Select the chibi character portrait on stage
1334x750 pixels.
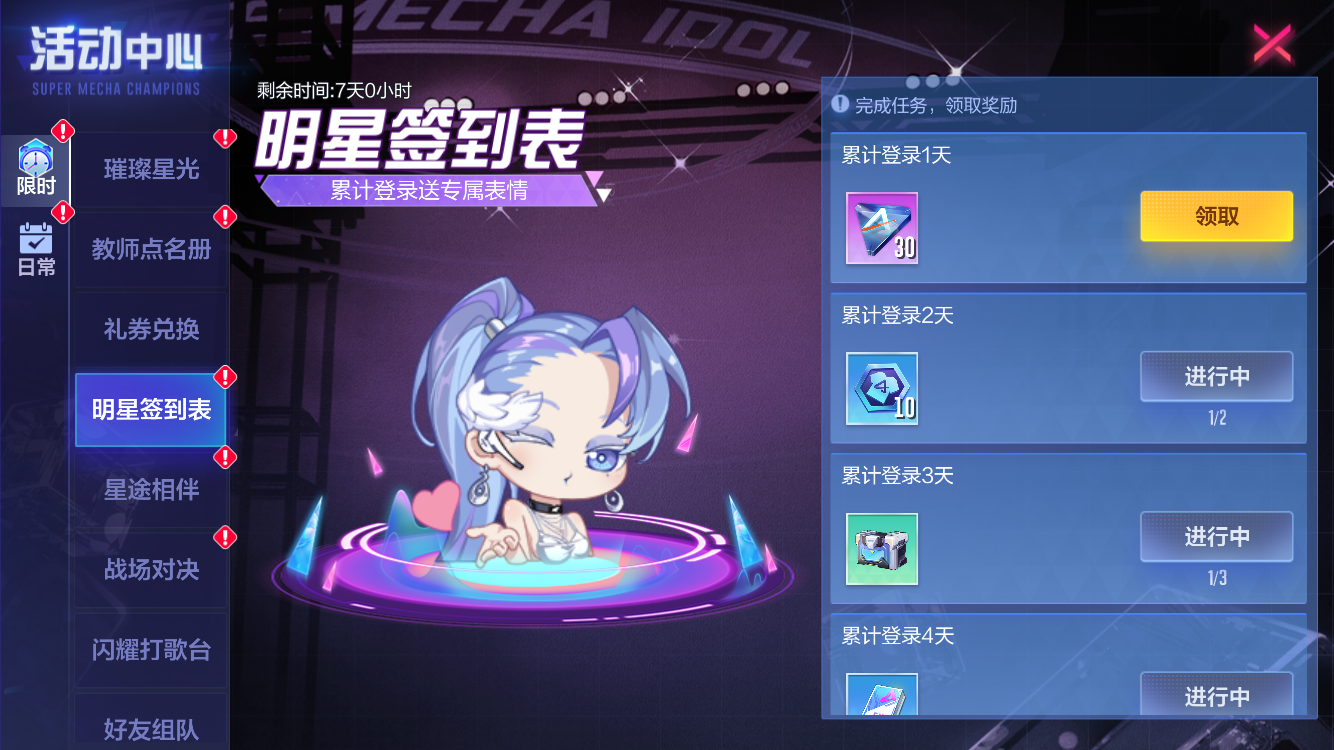click(550, 420)
